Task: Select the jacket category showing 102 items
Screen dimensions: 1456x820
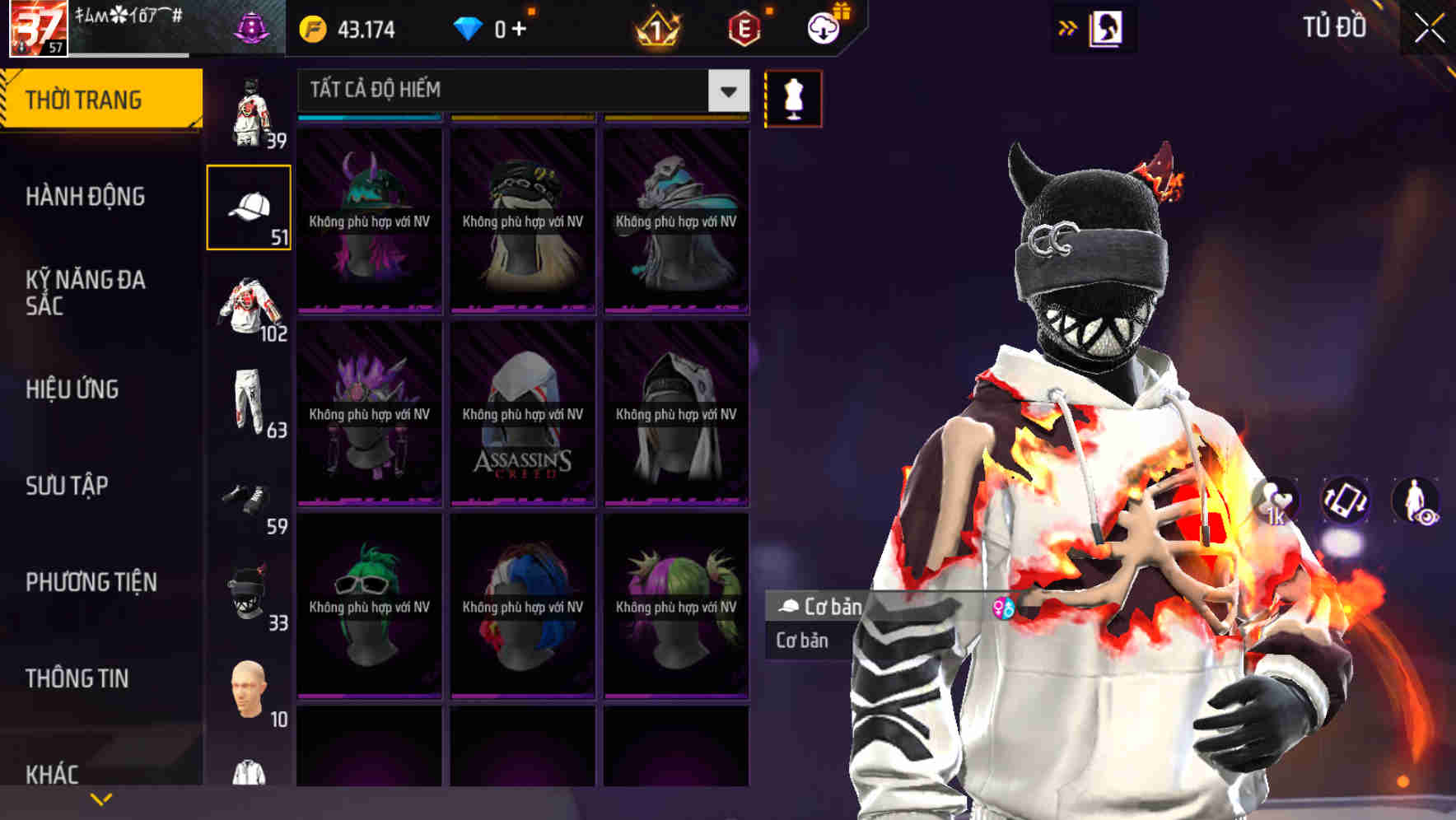Action: [x=249, y=305]
